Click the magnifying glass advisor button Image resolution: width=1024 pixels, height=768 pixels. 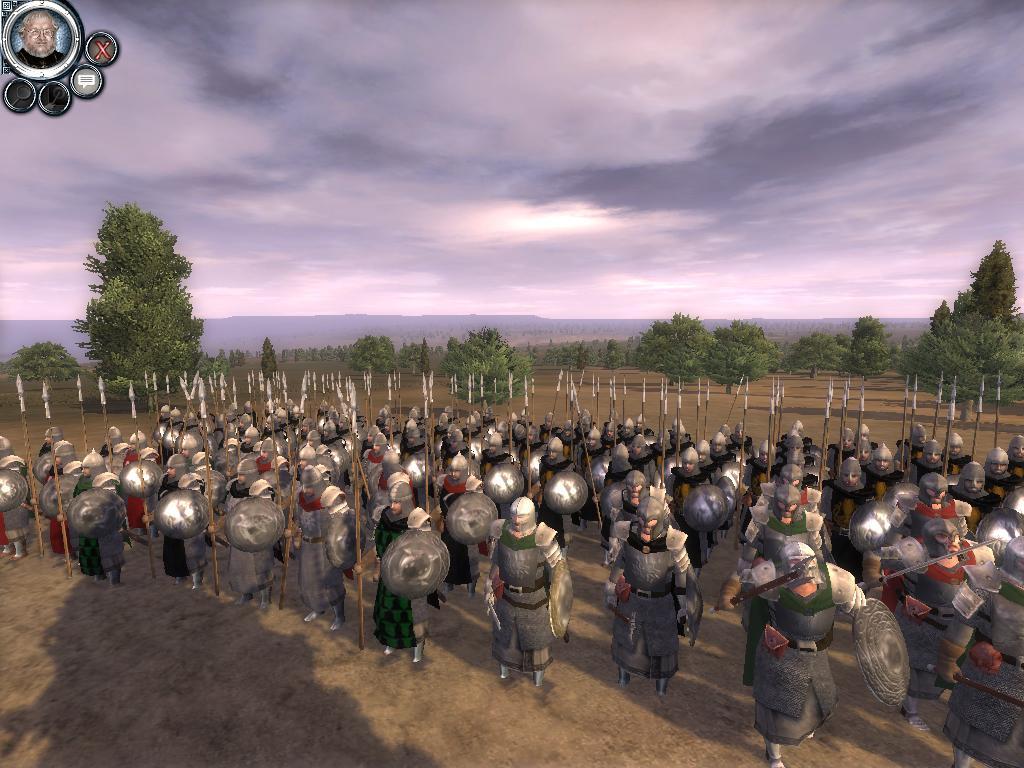click(20, 94)
